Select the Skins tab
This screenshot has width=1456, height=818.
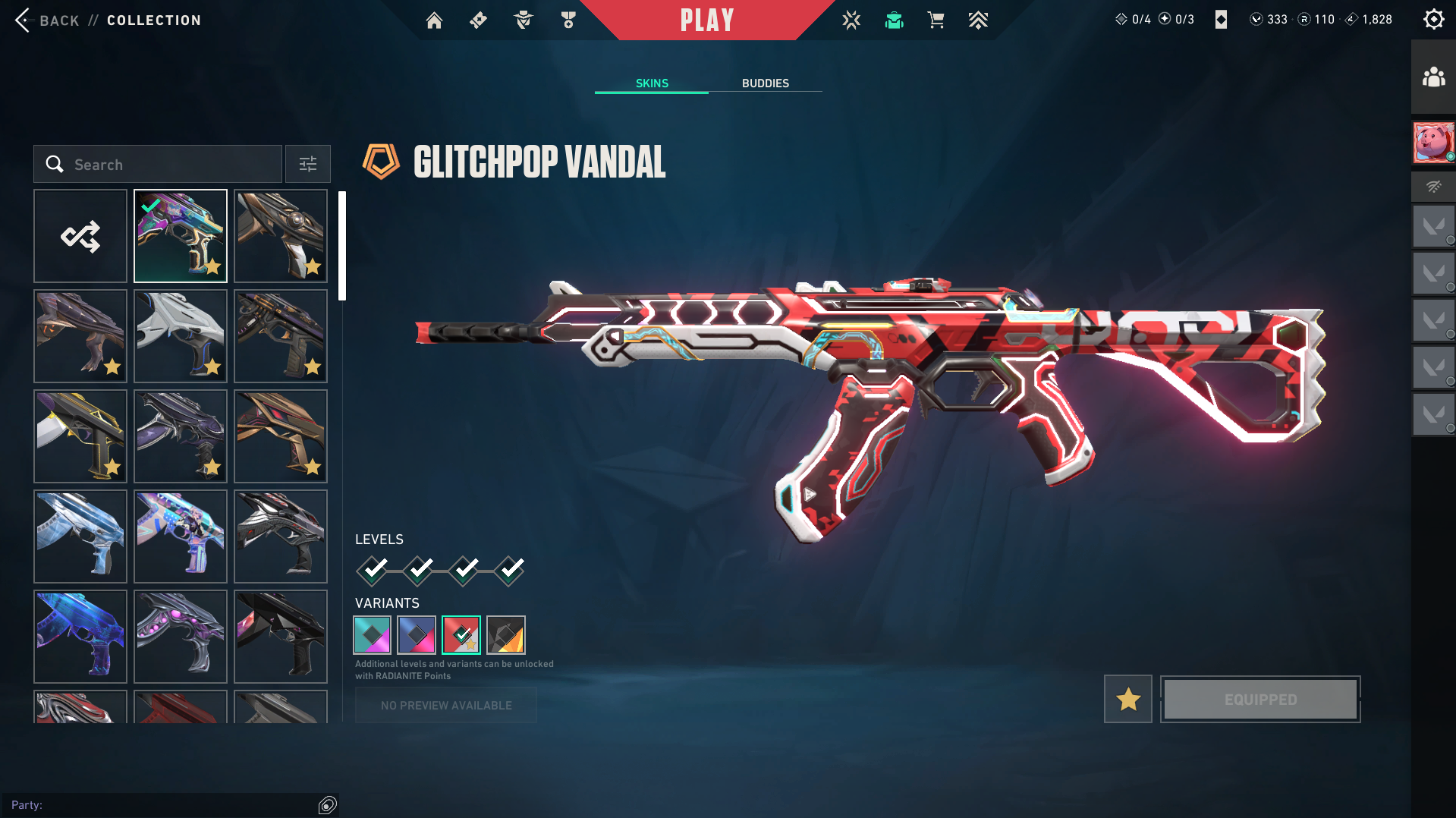pyautogui.click(x=652, y=83)
